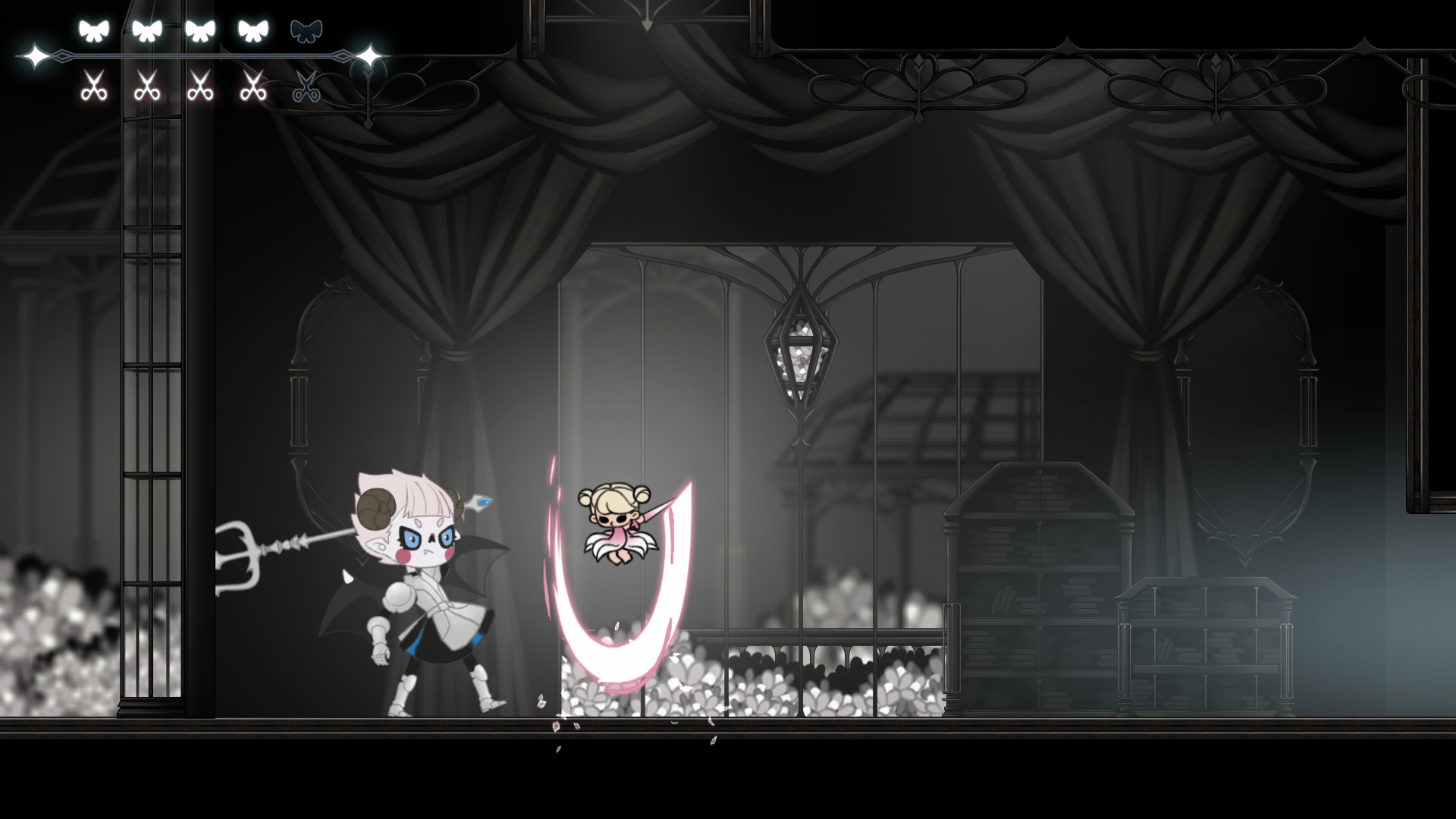Select the first glowing bow health icon
Image resolution: width=1456 pixels, height=819 pixels.
(x=94, y=30)
